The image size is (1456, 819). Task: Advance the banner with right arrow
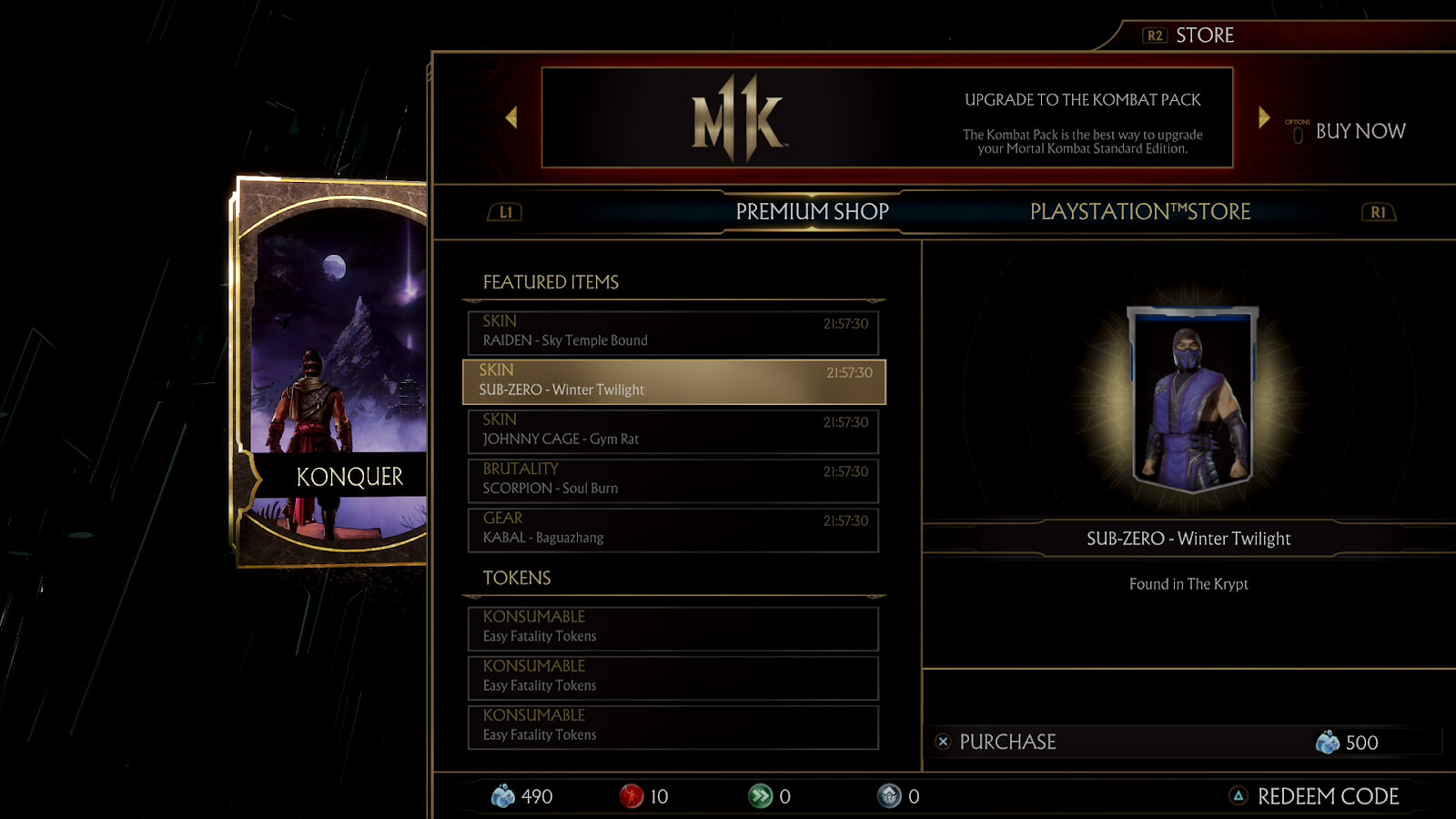[x=1264, y=117]
